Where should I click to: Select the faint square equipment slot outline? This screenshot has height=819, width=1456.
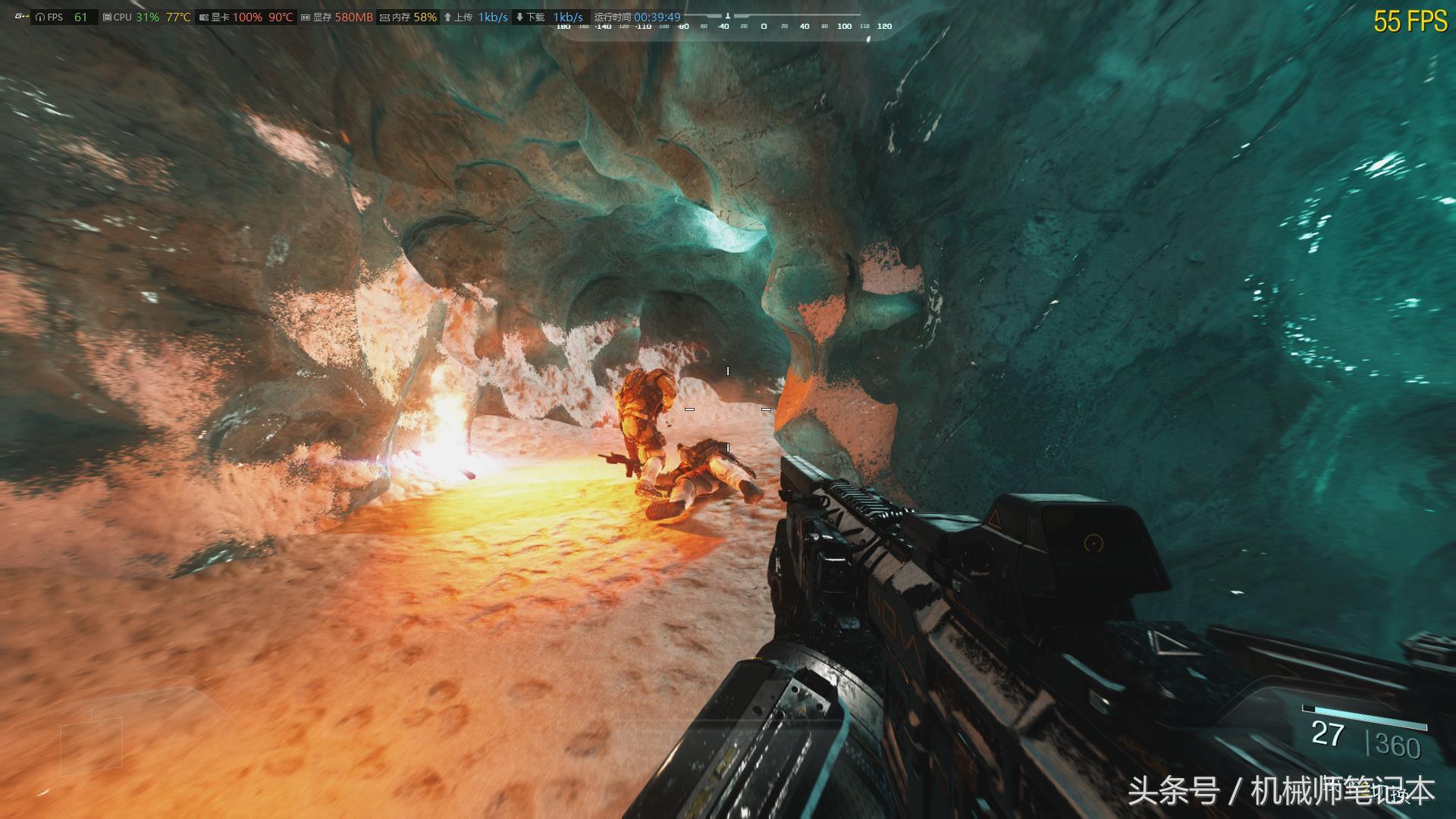click(x=91, y=746)
